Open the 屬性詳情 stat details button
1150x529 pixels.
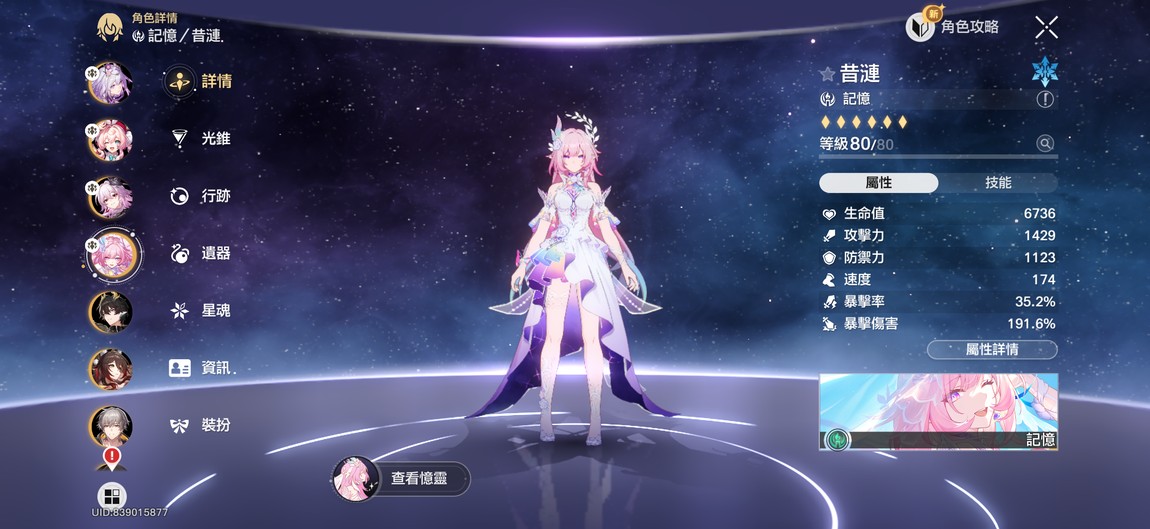pos(991,350)
